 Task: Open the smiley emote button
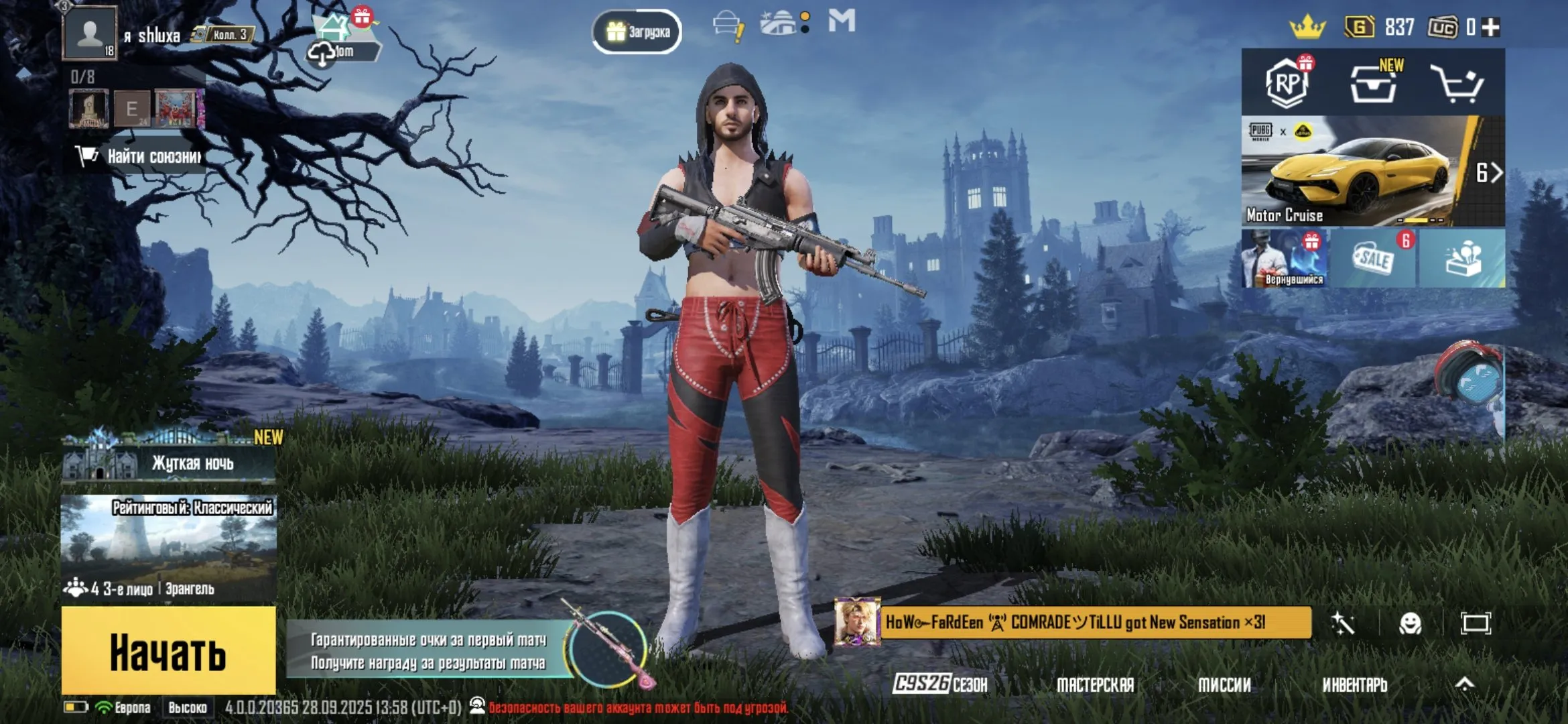[1410, 623]
